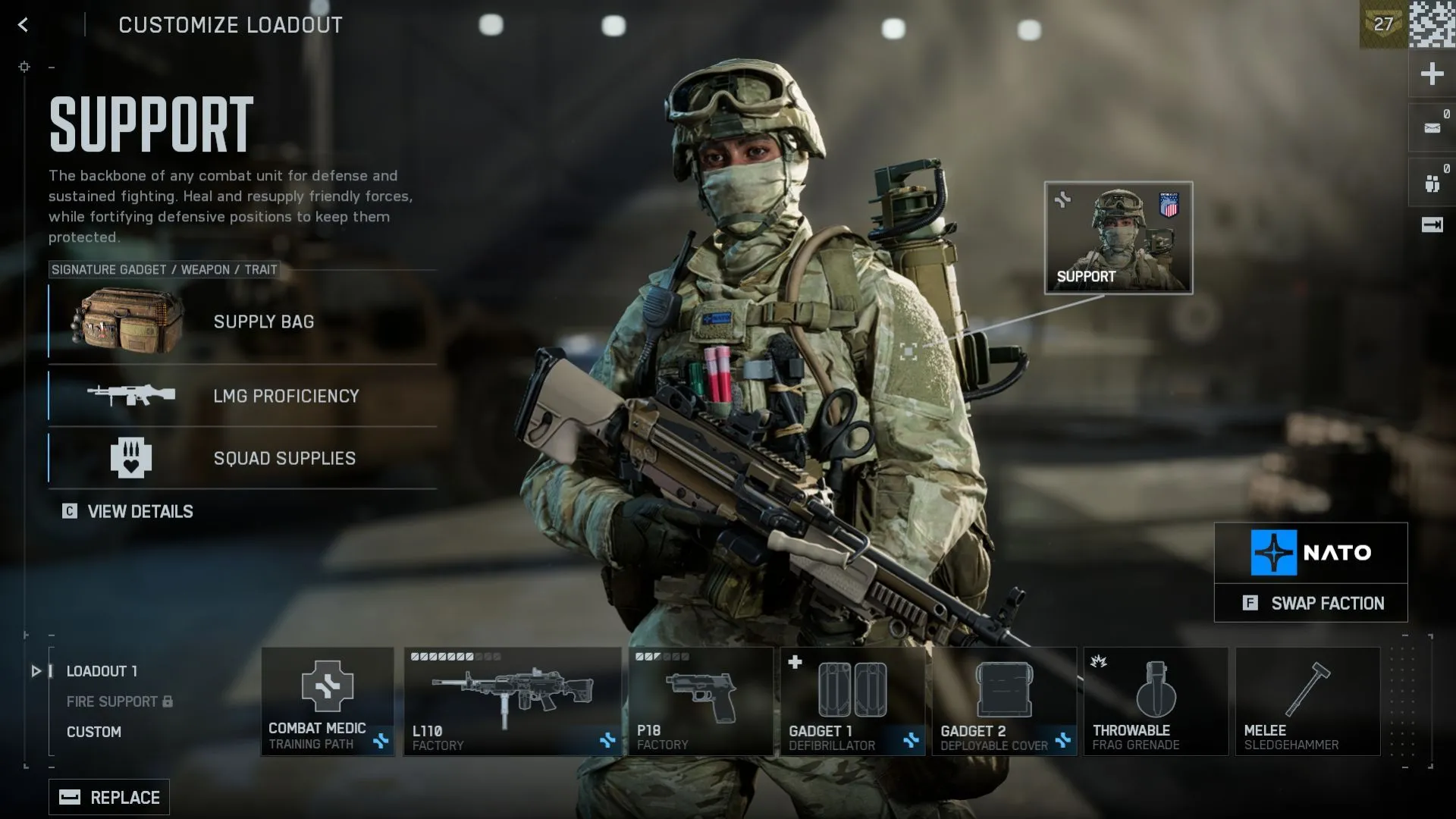Expand Loadout 1 details via play arrow
1456x819 pixels.
pos(35,670)
